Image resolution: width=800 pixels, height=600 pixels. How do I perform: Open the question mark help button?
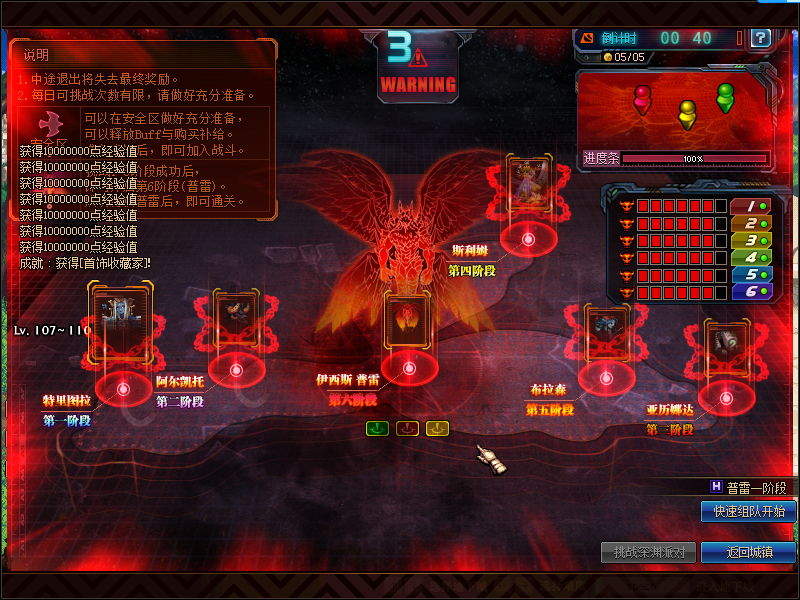[761, 38]
